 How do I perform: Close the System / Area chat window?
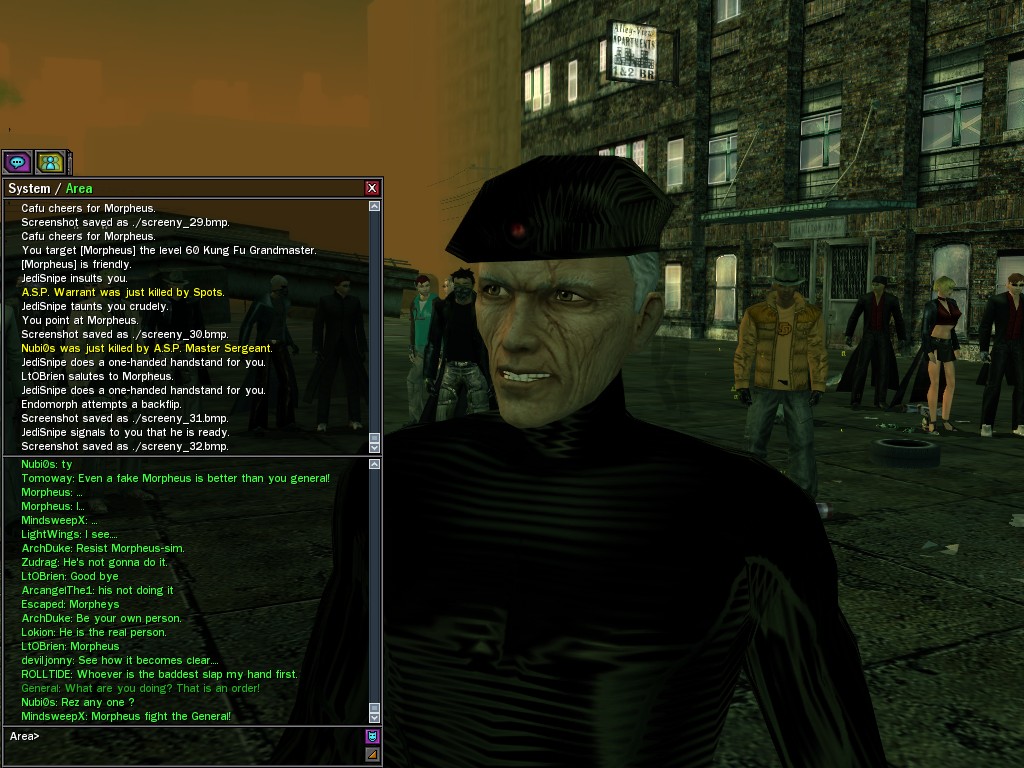(372, 188)
